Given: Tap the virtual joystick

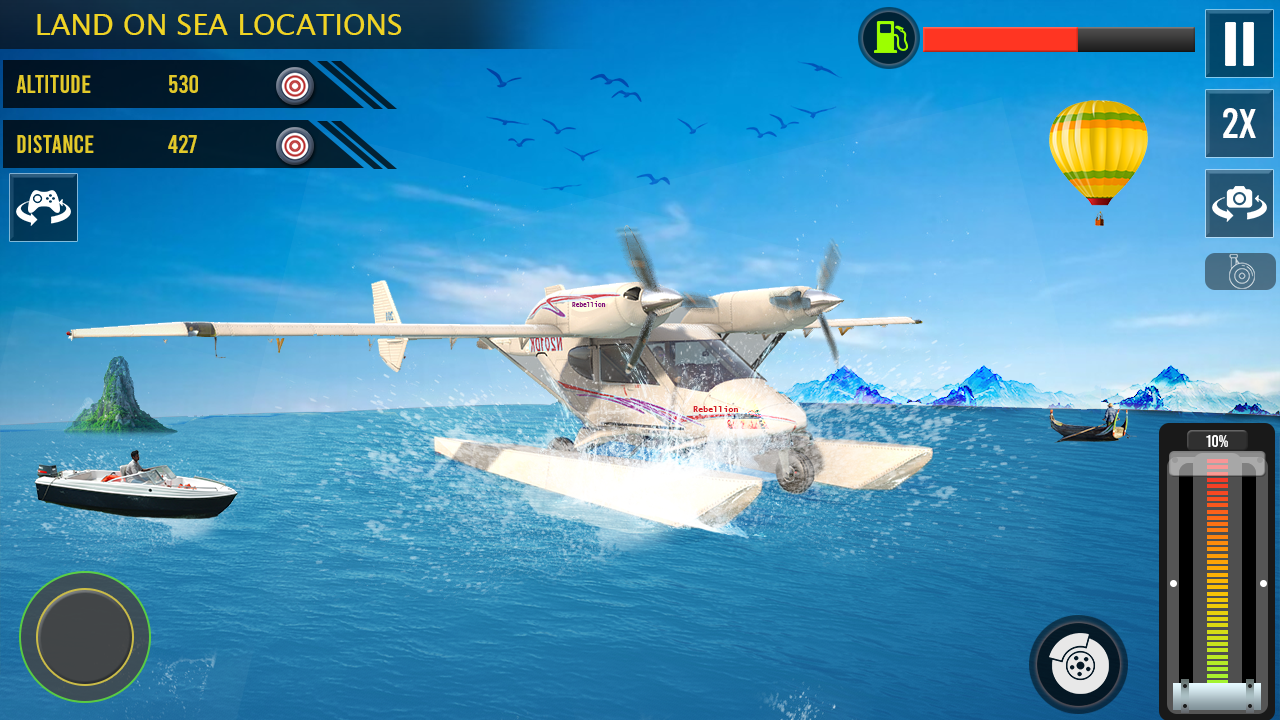Looking at the screenshot, I should 85,636.
